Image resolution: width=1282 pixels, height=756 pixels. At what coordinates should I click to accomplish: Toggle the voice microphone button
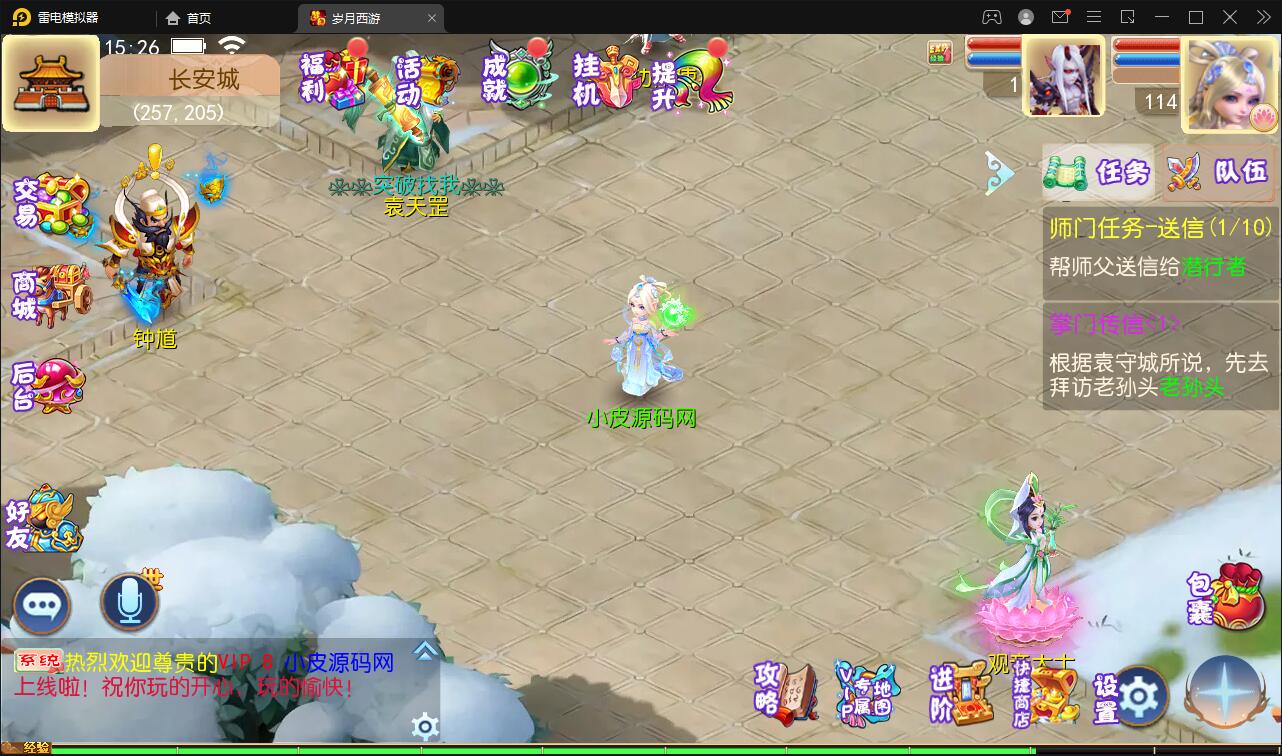click(x=130, y=600)
